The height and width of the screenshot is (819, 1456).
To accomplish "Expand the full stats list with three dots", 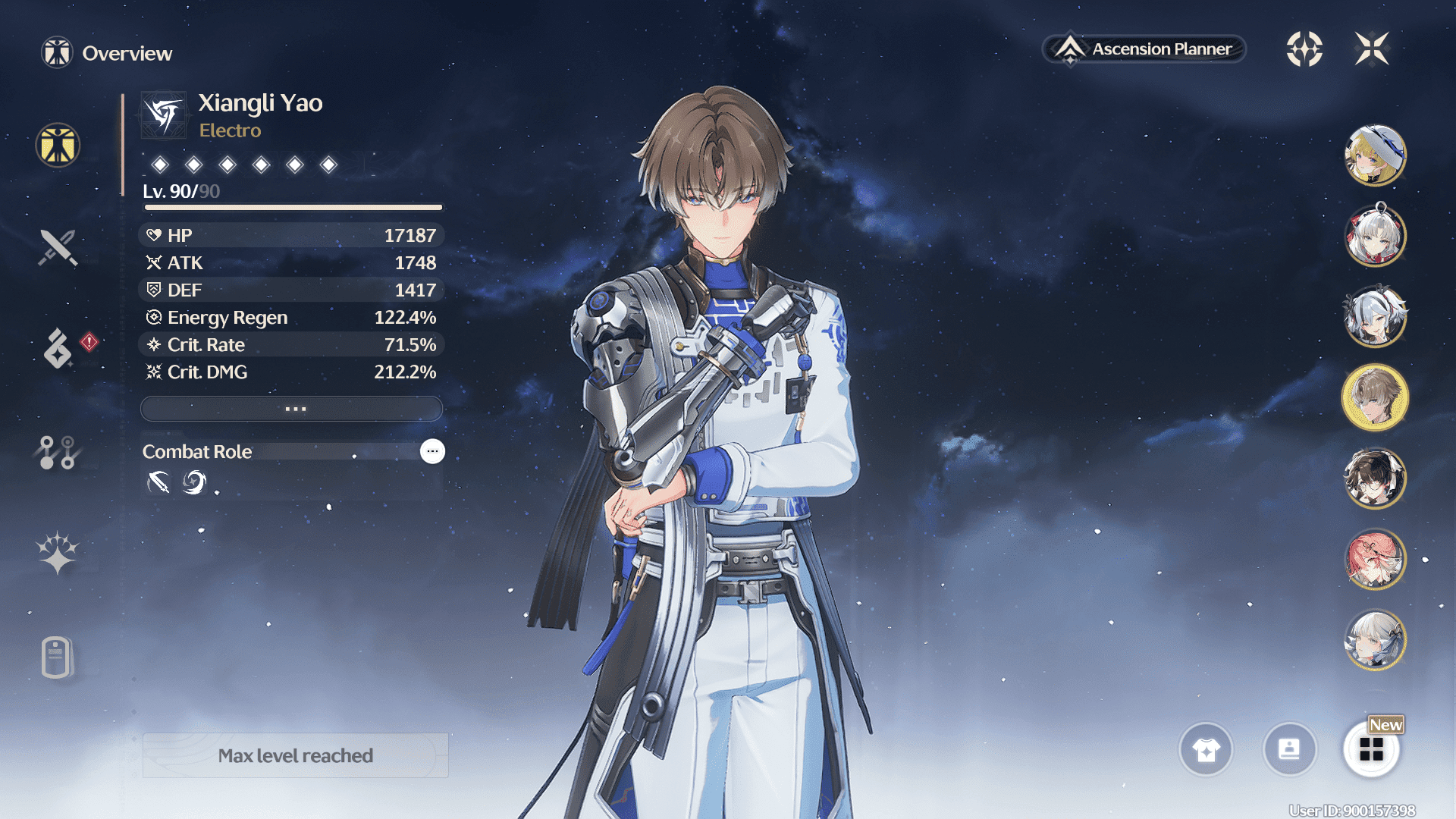I will coord(292,409).
